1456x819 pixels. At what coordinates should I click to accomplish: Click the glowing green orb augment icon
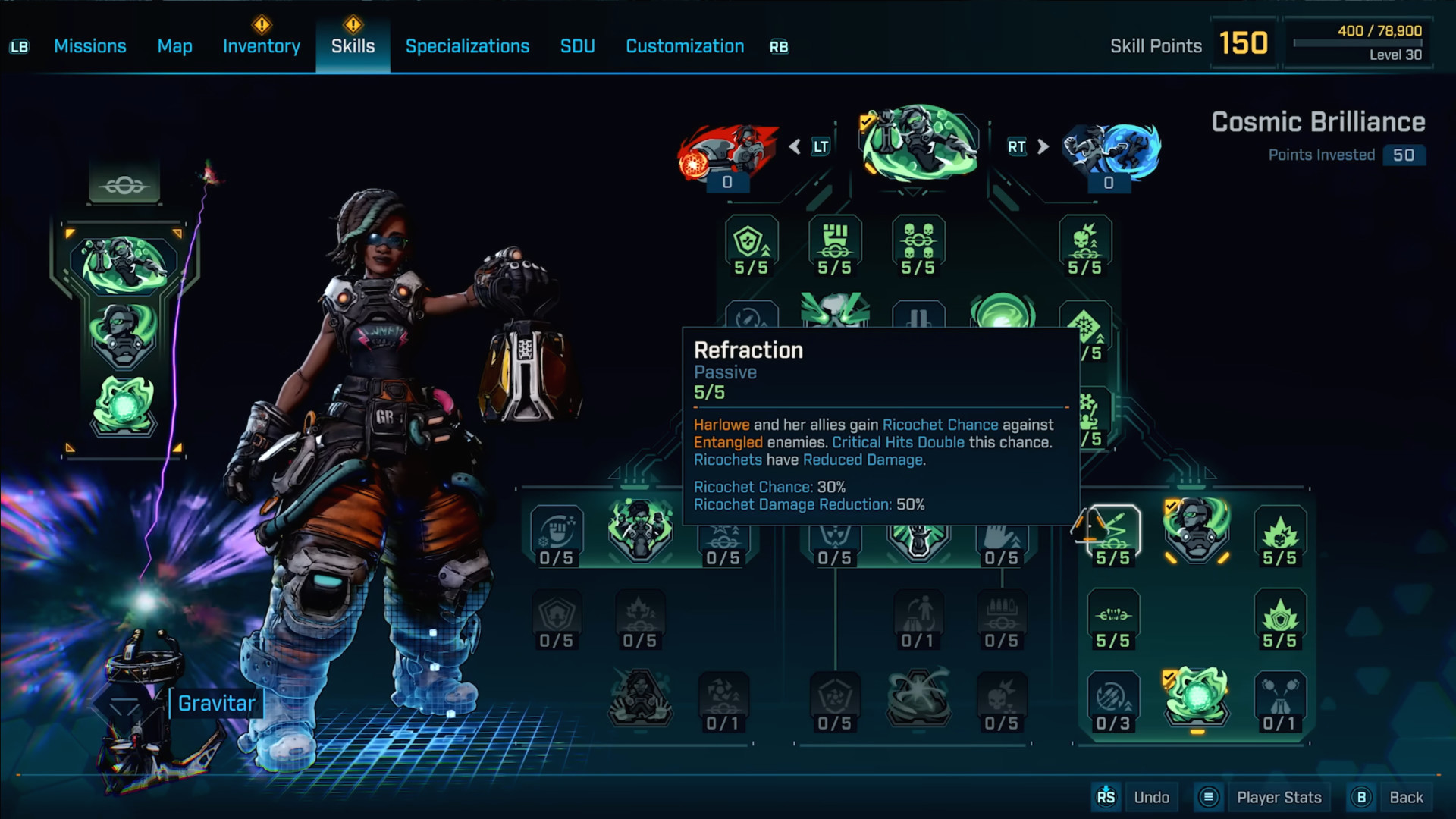pyautogui.click(x=1196, y=699)
